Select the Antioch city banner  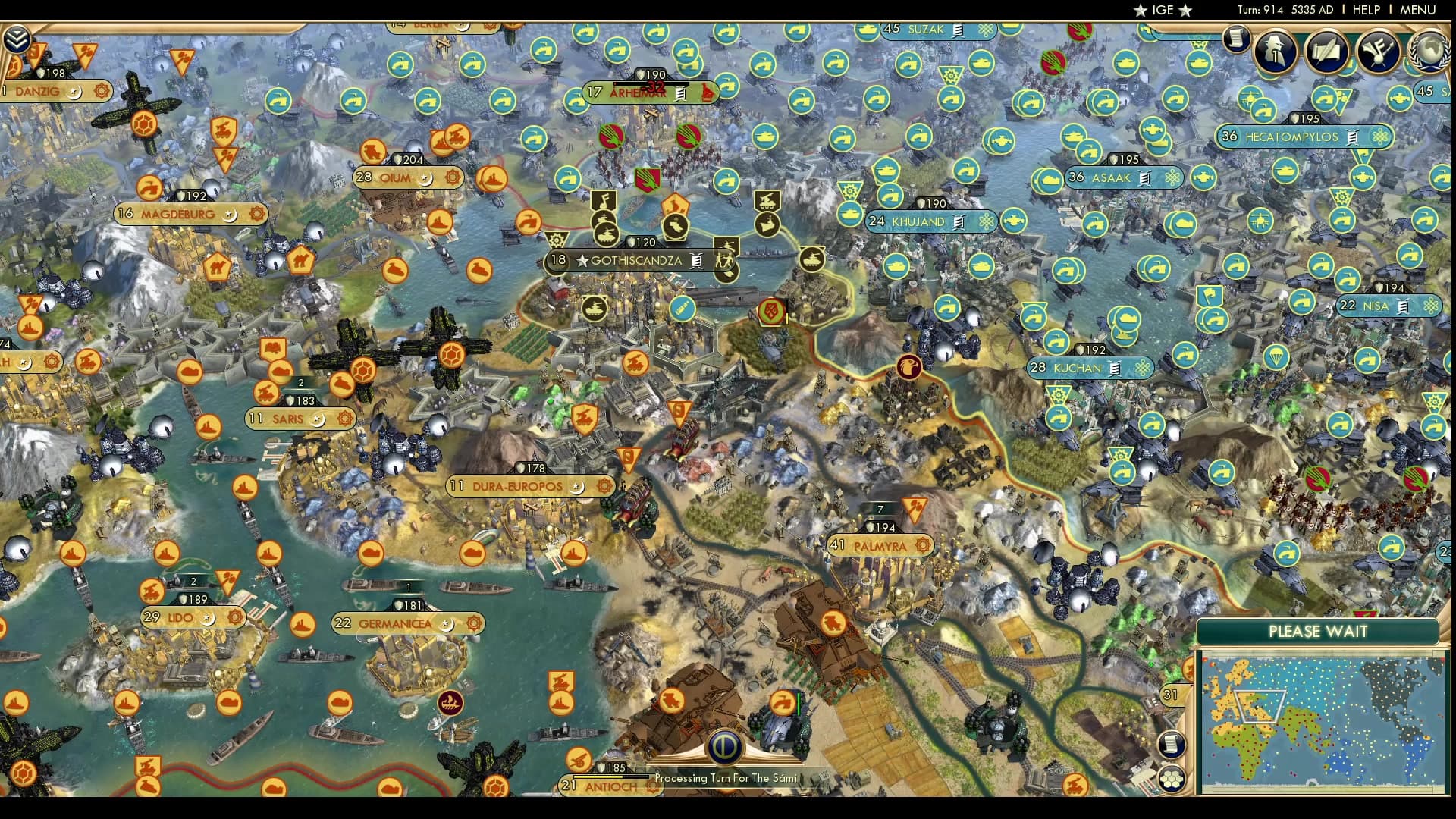pos(607,786)
